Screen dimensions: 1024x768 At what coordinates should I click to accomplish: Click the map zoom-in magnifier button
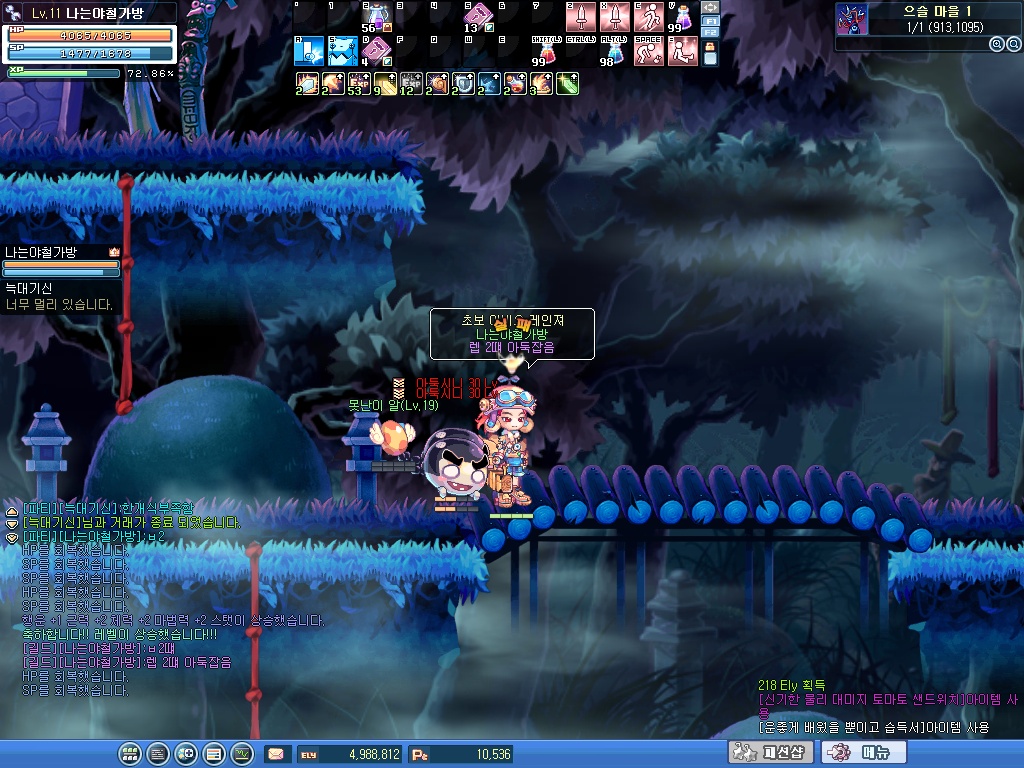(x=996, y=45)
